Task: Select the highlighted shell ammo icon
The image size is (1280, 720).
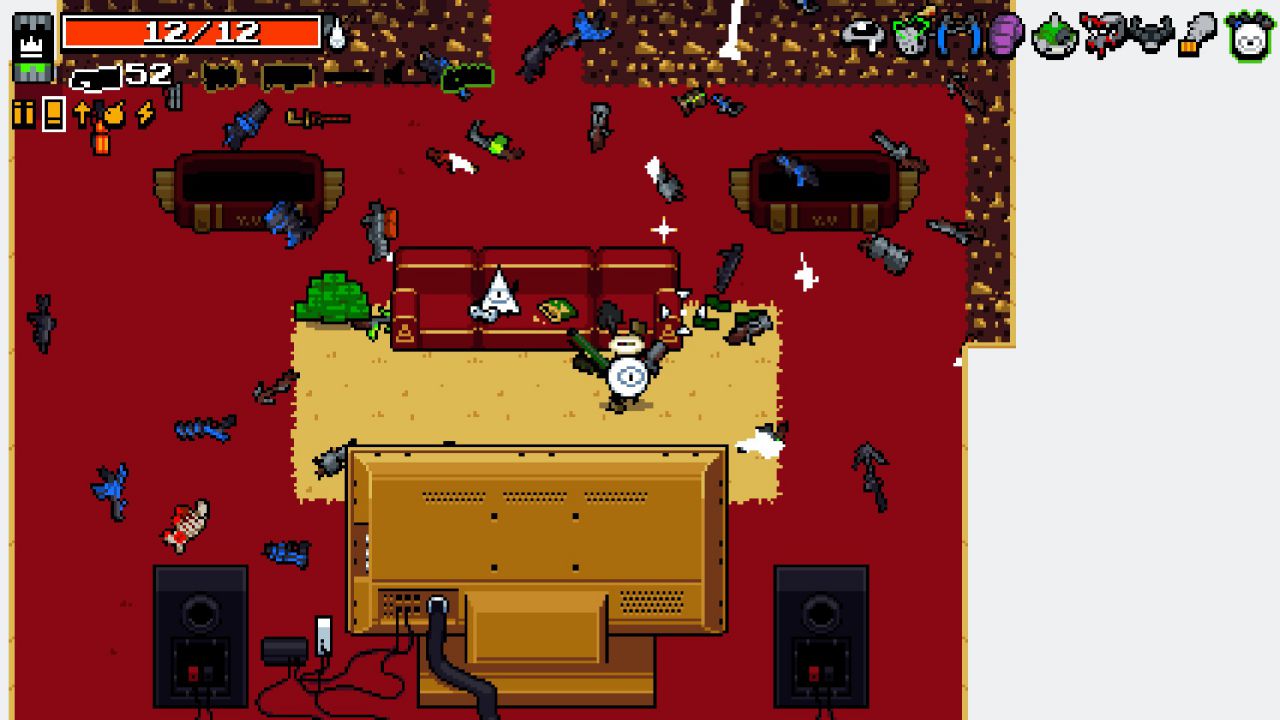Action: [x=54, y=114]
